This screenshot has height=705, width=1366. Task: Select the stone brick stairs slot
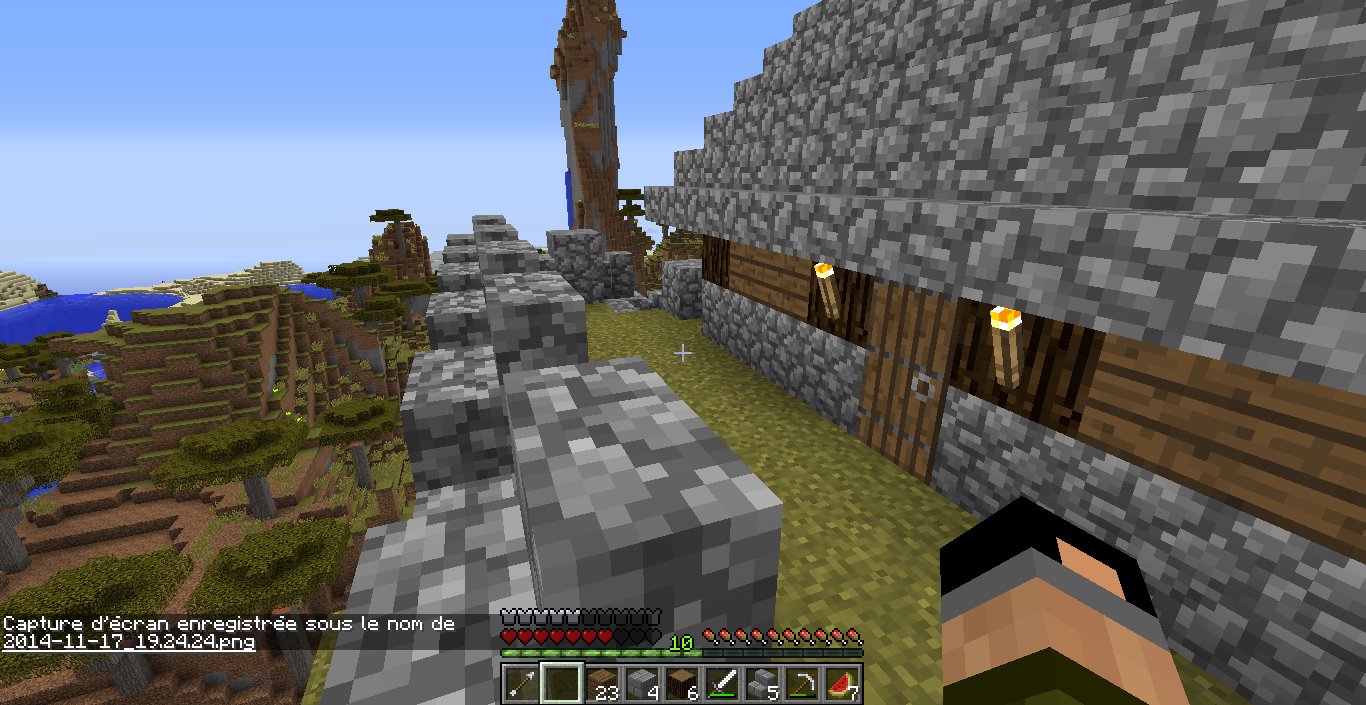tap(761, 684)
